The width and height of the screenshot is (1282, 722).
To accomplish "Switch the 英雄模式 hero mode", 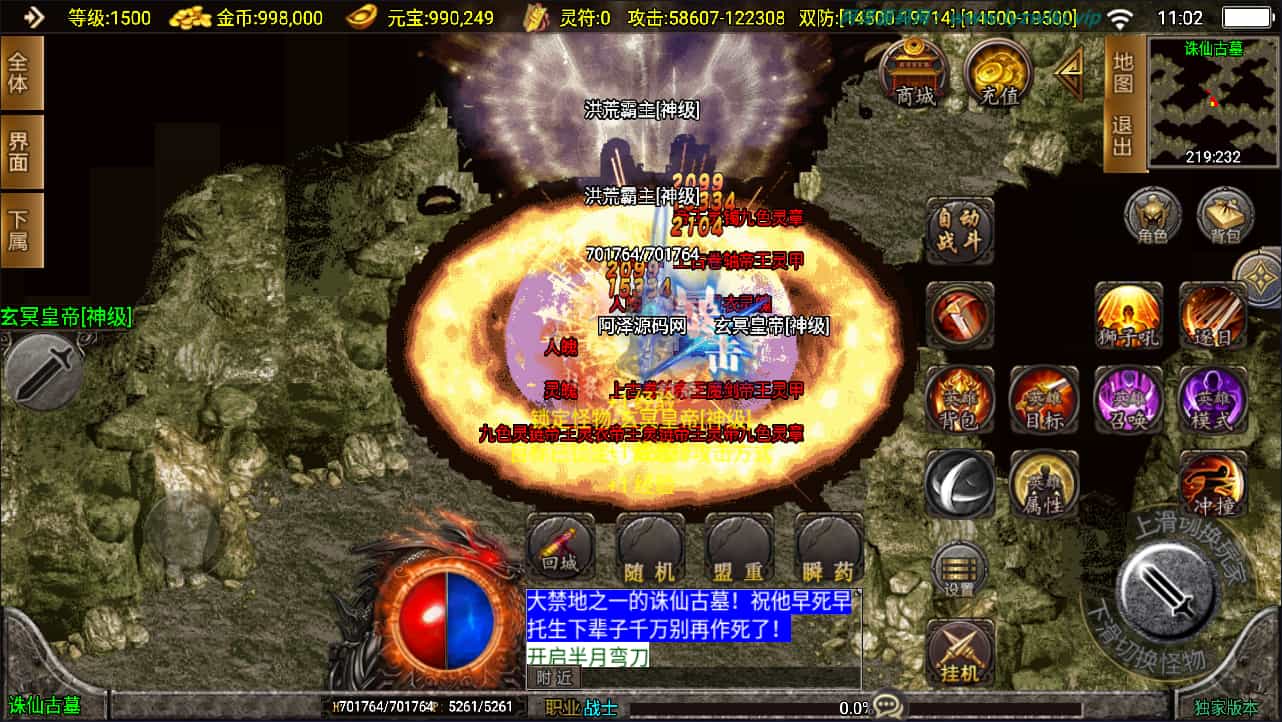I will click(1213, 399).
